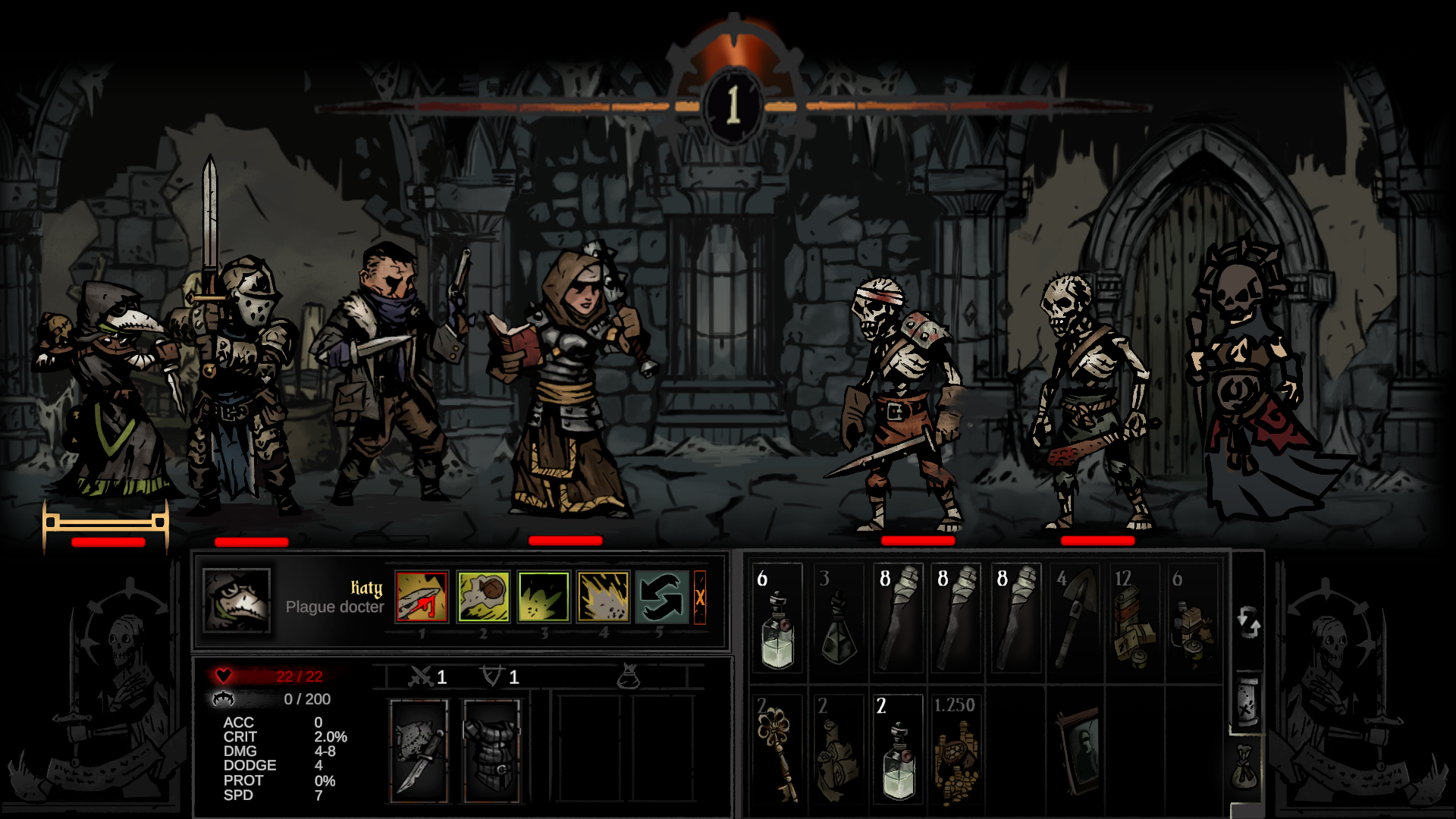The width and height of the screenshot is (1456, 819).
Task: Open Katy's plague doctor portrait
Action: tap(237, 601)
